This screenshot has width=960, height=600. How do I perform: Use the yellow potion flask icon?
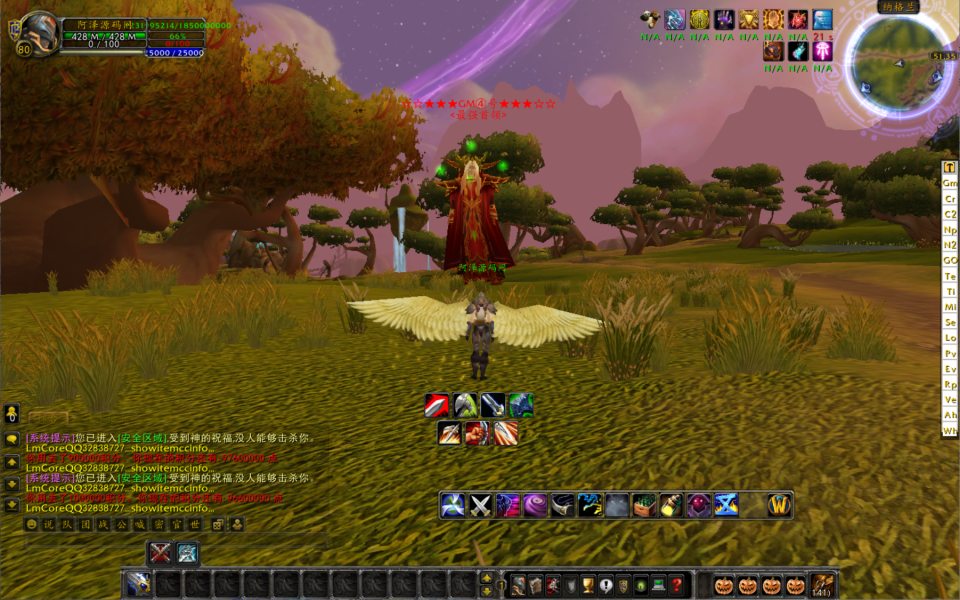pyautogui.click(x=671, y=505)
